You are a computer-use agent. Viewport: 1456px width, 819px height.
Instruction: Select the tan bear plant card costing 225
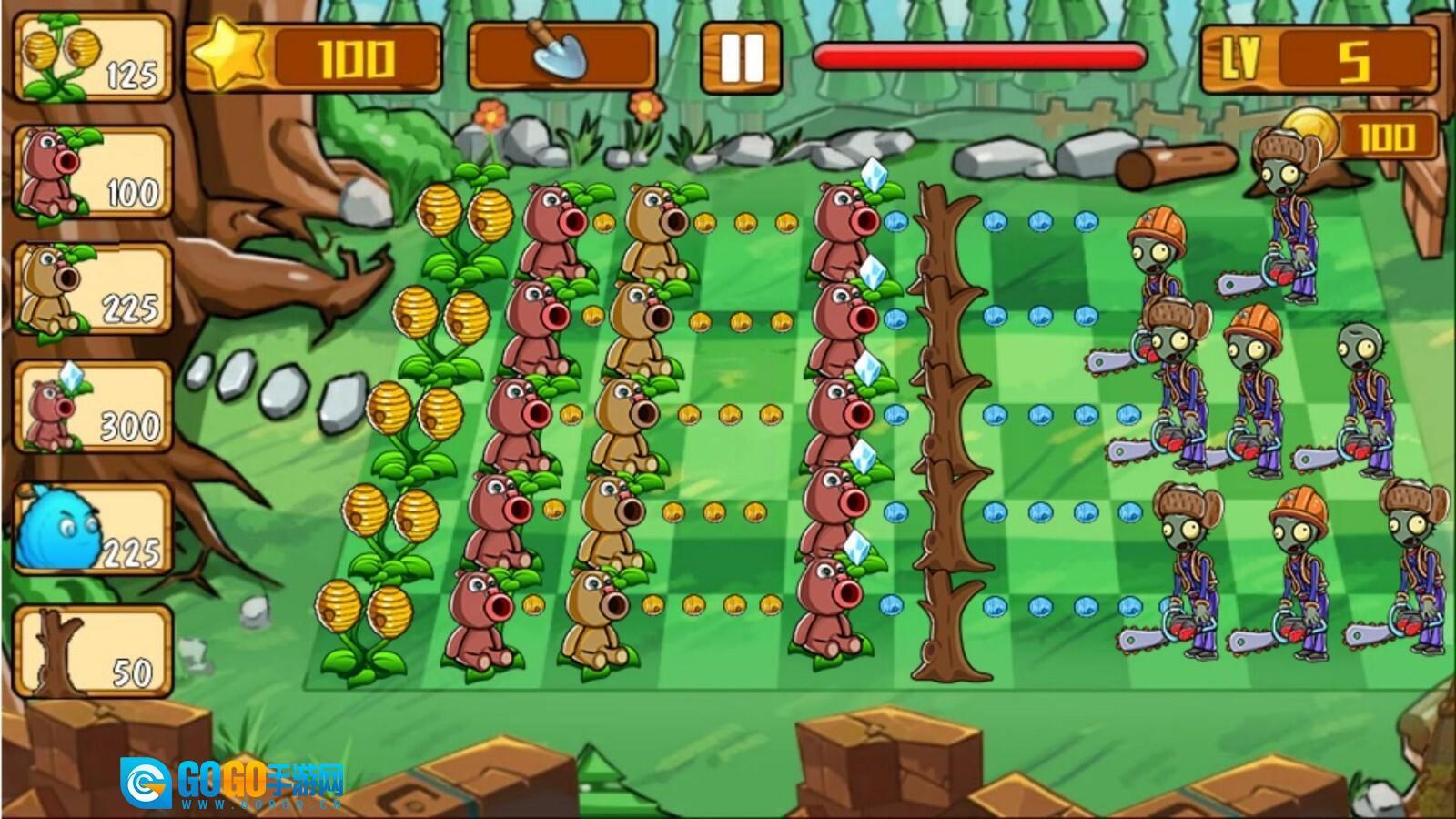pos(88,287)
